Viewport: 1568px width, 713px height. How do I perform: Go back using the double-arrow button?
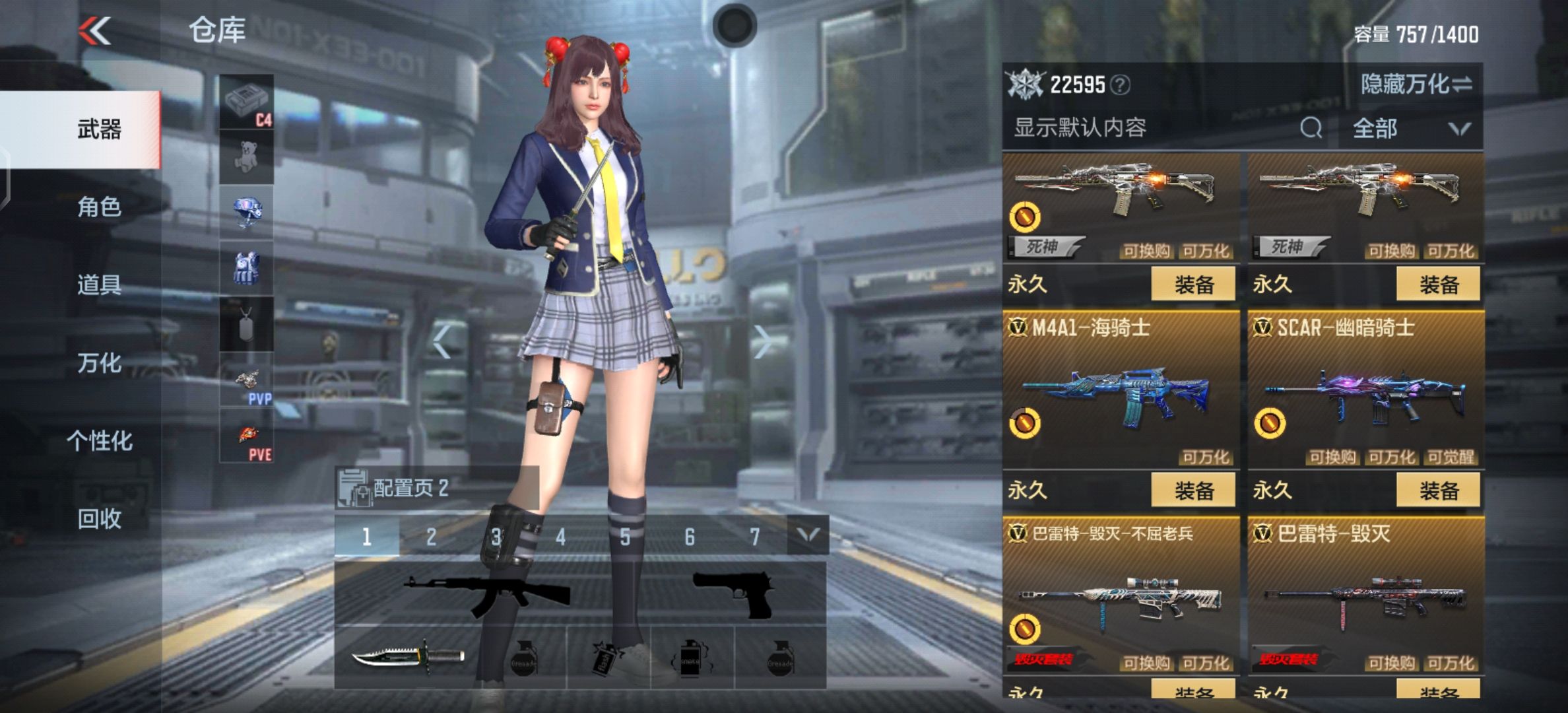(95, 31)
